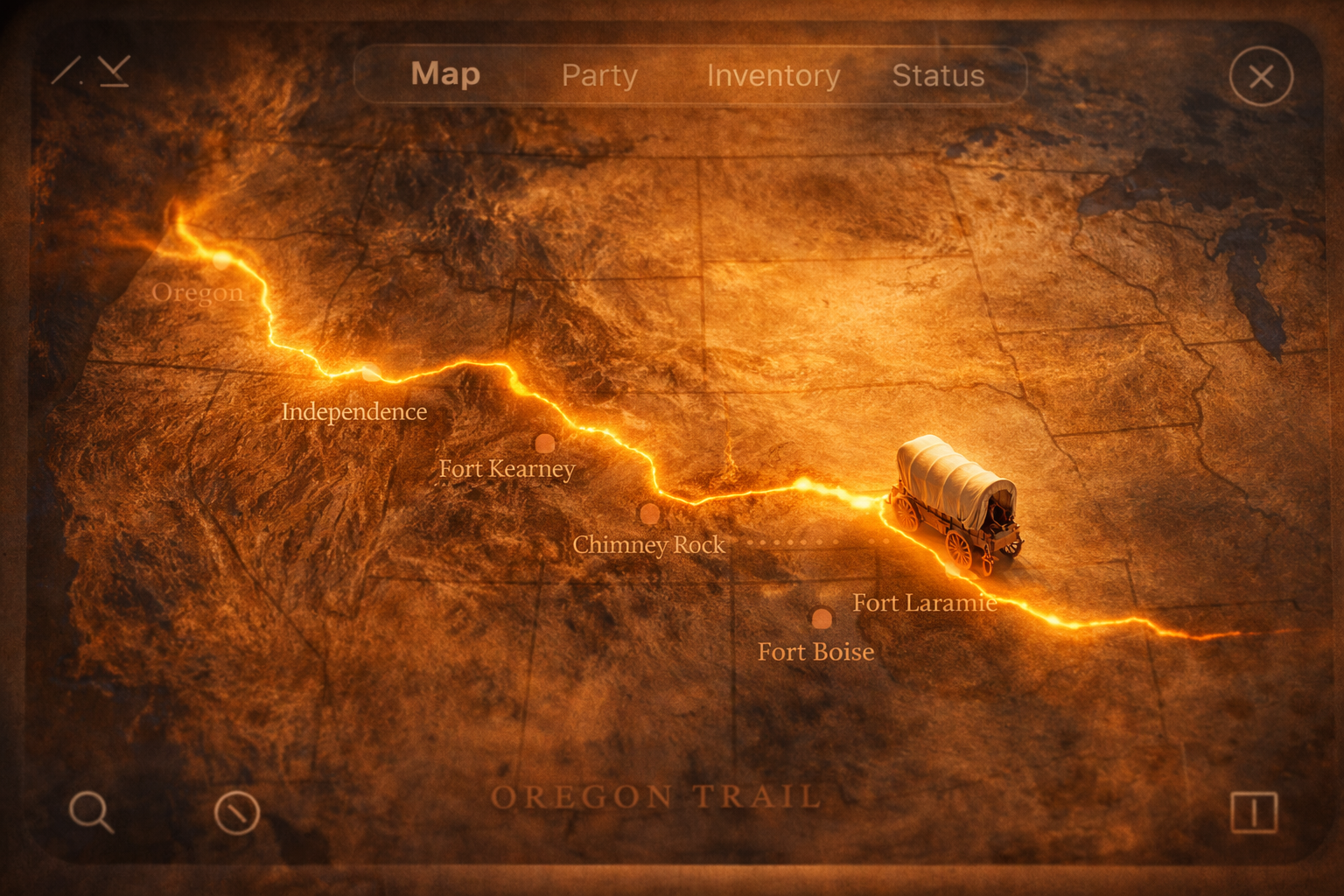The height and width of the screenshot is (896, 1344).
Task: Select the Fort Boise marker dot
Action: [821, 619]
